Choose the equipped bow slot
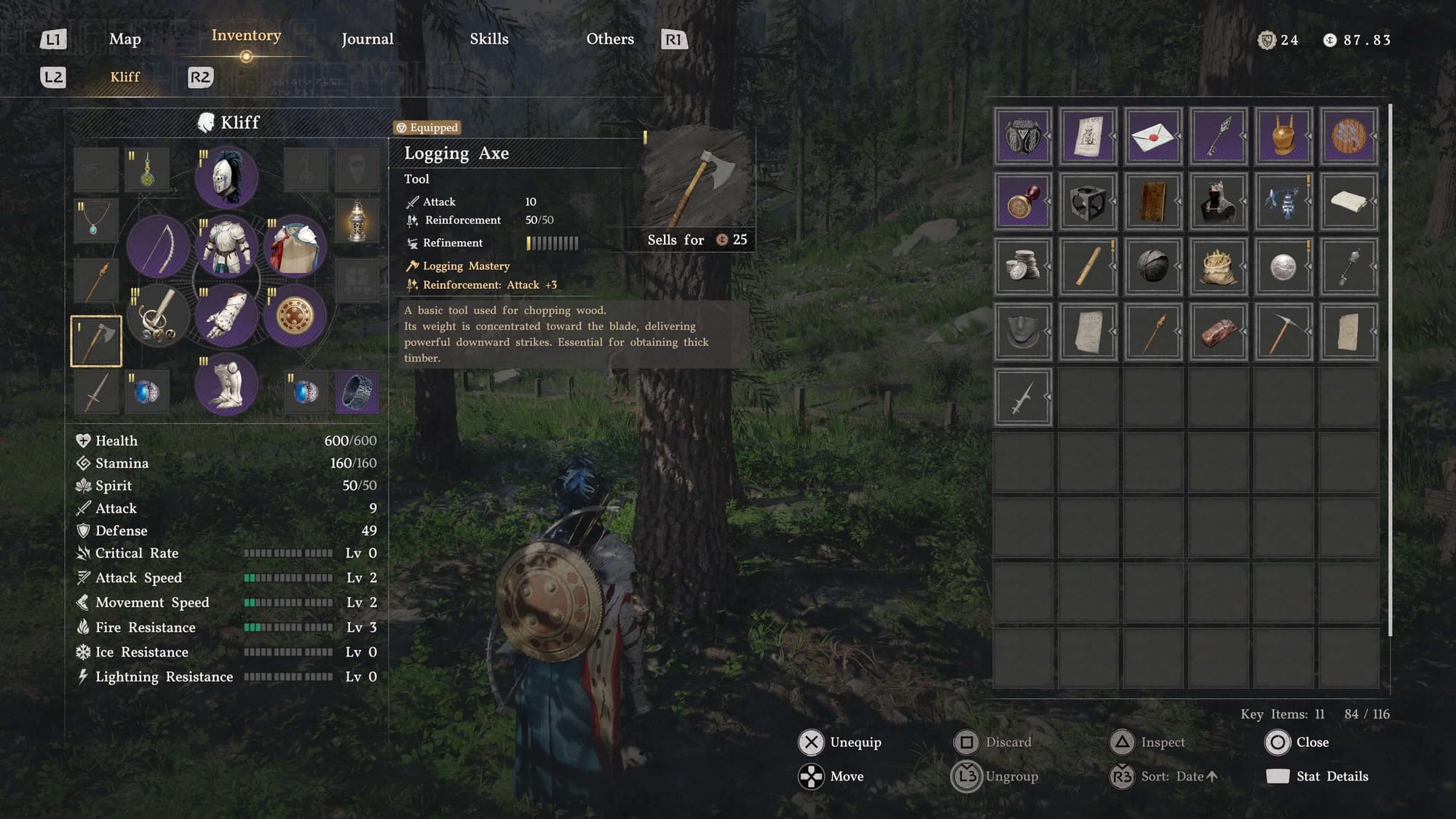 (x=158, y=246)
